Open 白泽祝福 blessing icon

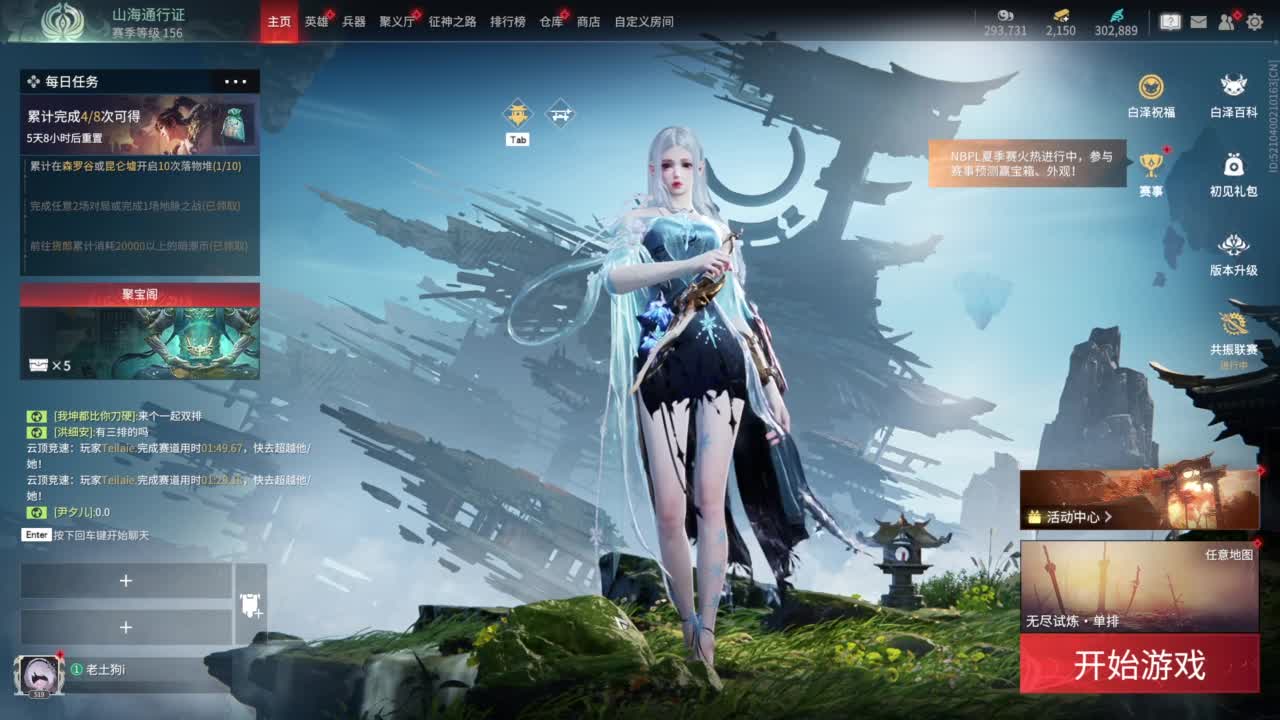point(1151,96)
